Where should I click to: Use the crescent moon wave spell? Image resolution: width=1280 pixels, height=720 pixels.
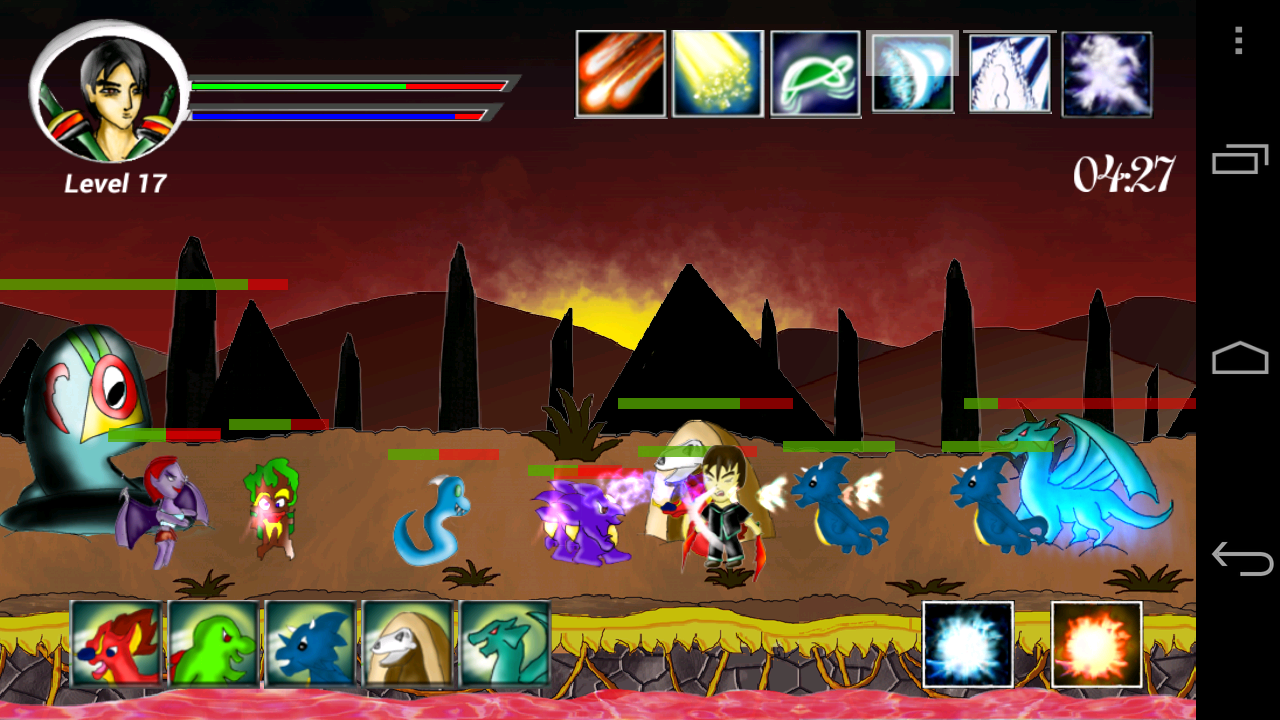pyautogui.click(x=912, y=74)
